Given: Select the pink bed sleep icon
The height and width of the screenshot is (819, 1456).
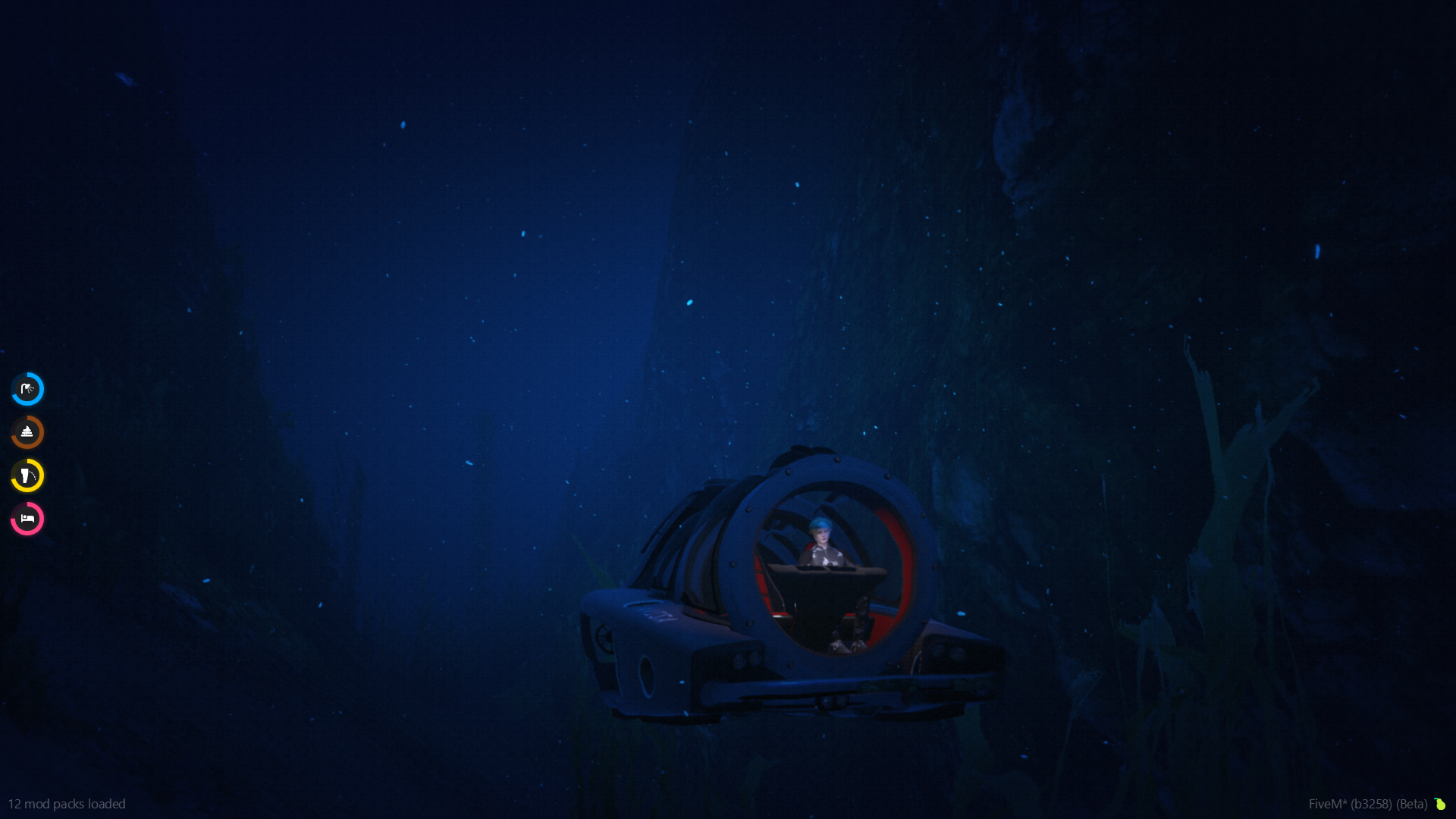Looking at the screenshot, I should point(27,519).
